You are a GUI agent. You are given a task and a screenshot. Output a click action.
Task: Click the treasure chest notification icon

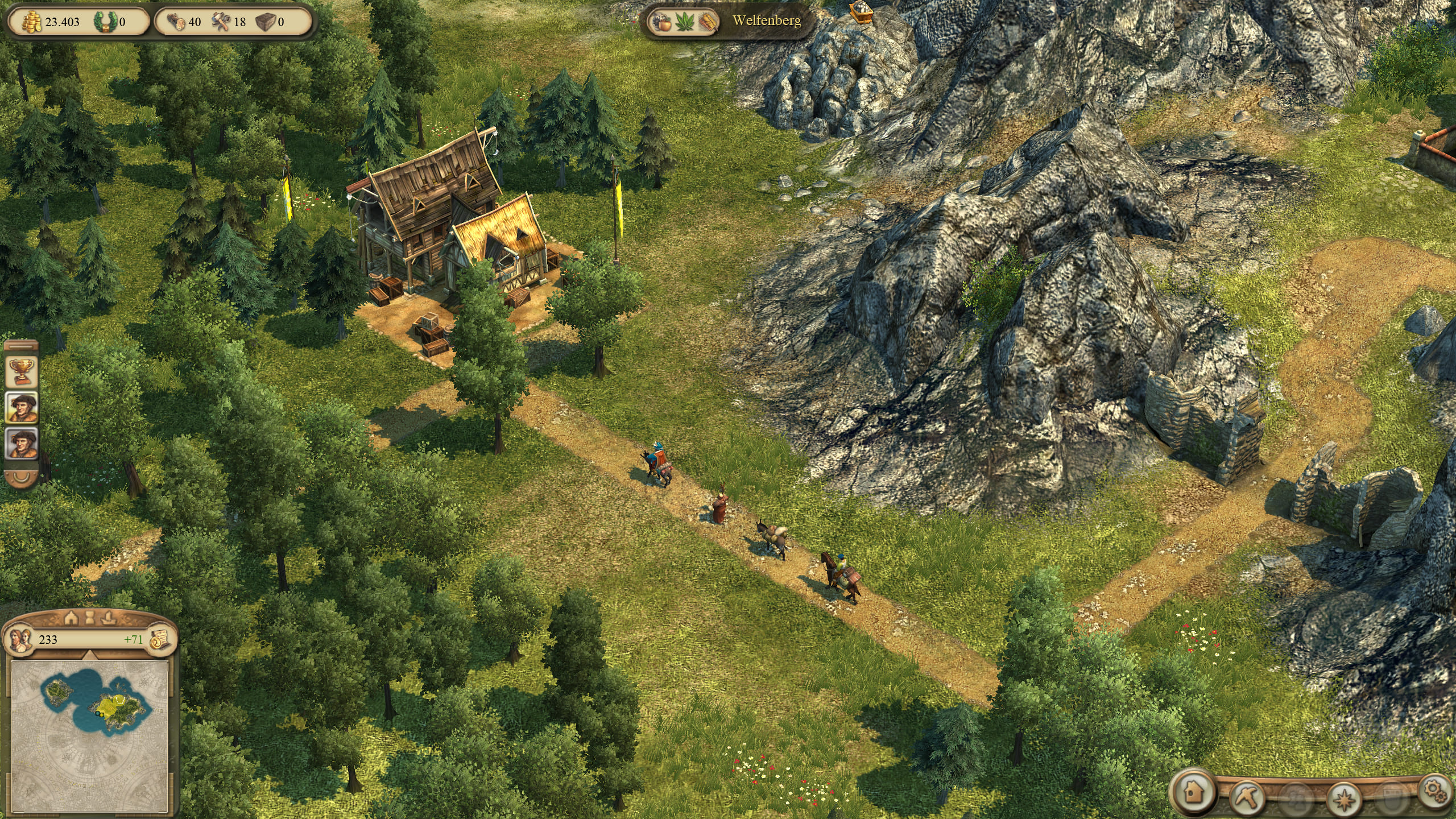coord(862,10)
